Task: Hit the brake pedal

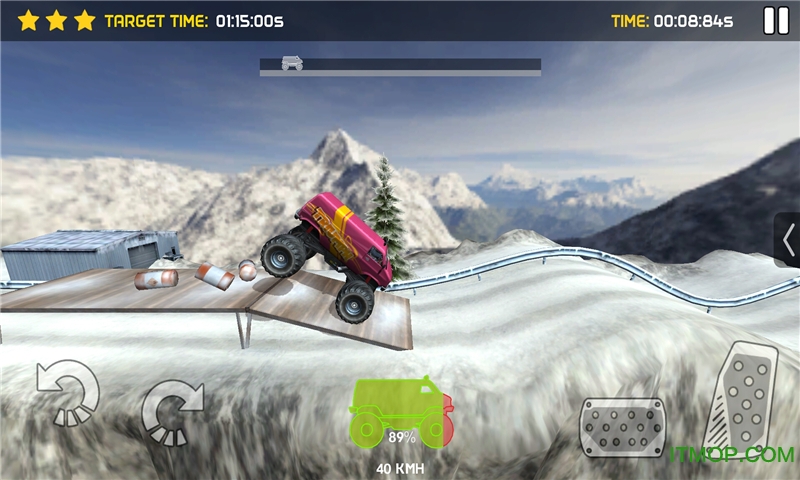Action: (x=623, y=427)
